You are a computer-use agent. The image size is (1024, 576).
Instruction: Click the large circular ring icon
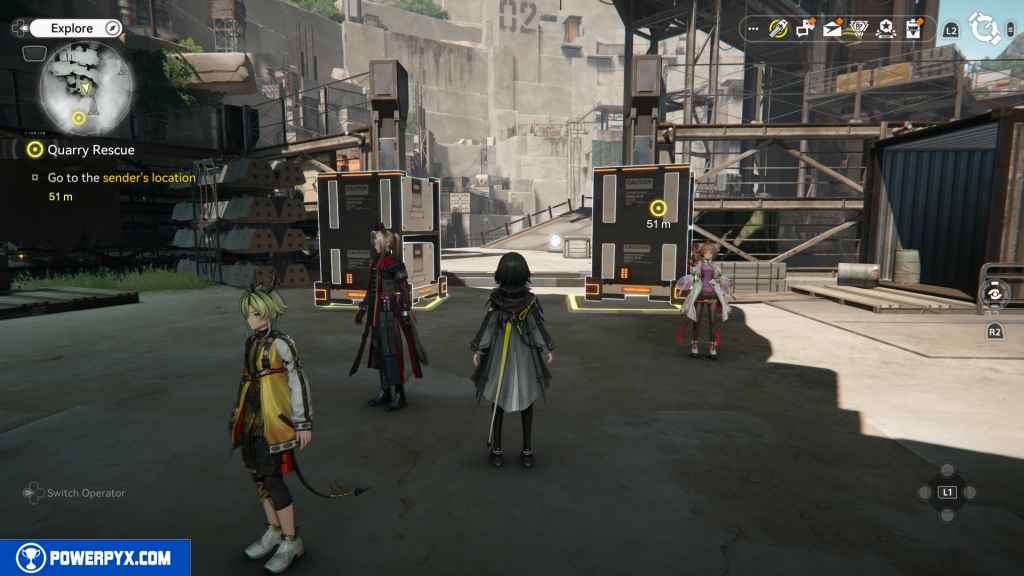[984, 29]
